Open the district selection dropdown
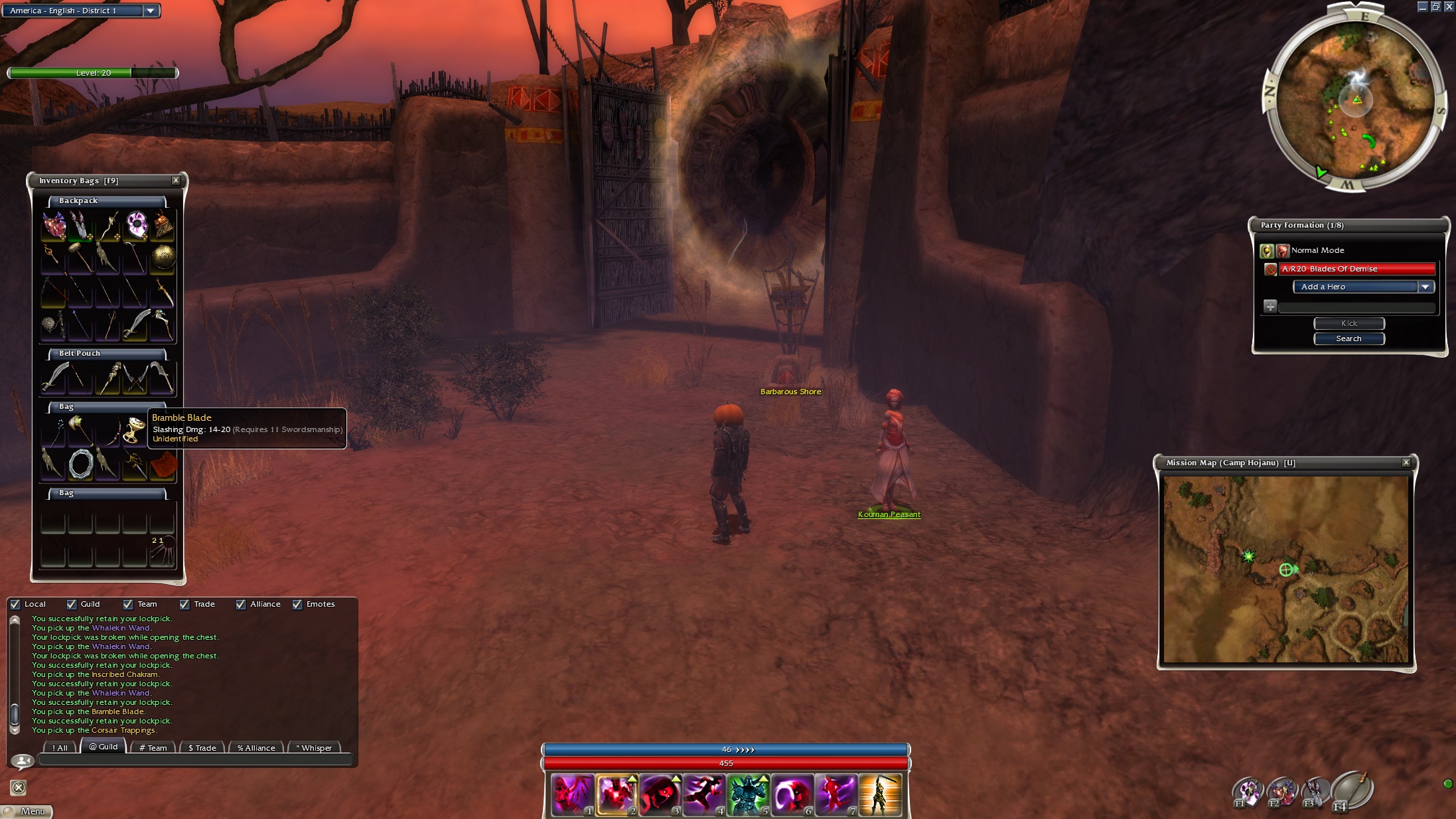This screenshot has width=1456, height=819. click(x=151, y=11)
